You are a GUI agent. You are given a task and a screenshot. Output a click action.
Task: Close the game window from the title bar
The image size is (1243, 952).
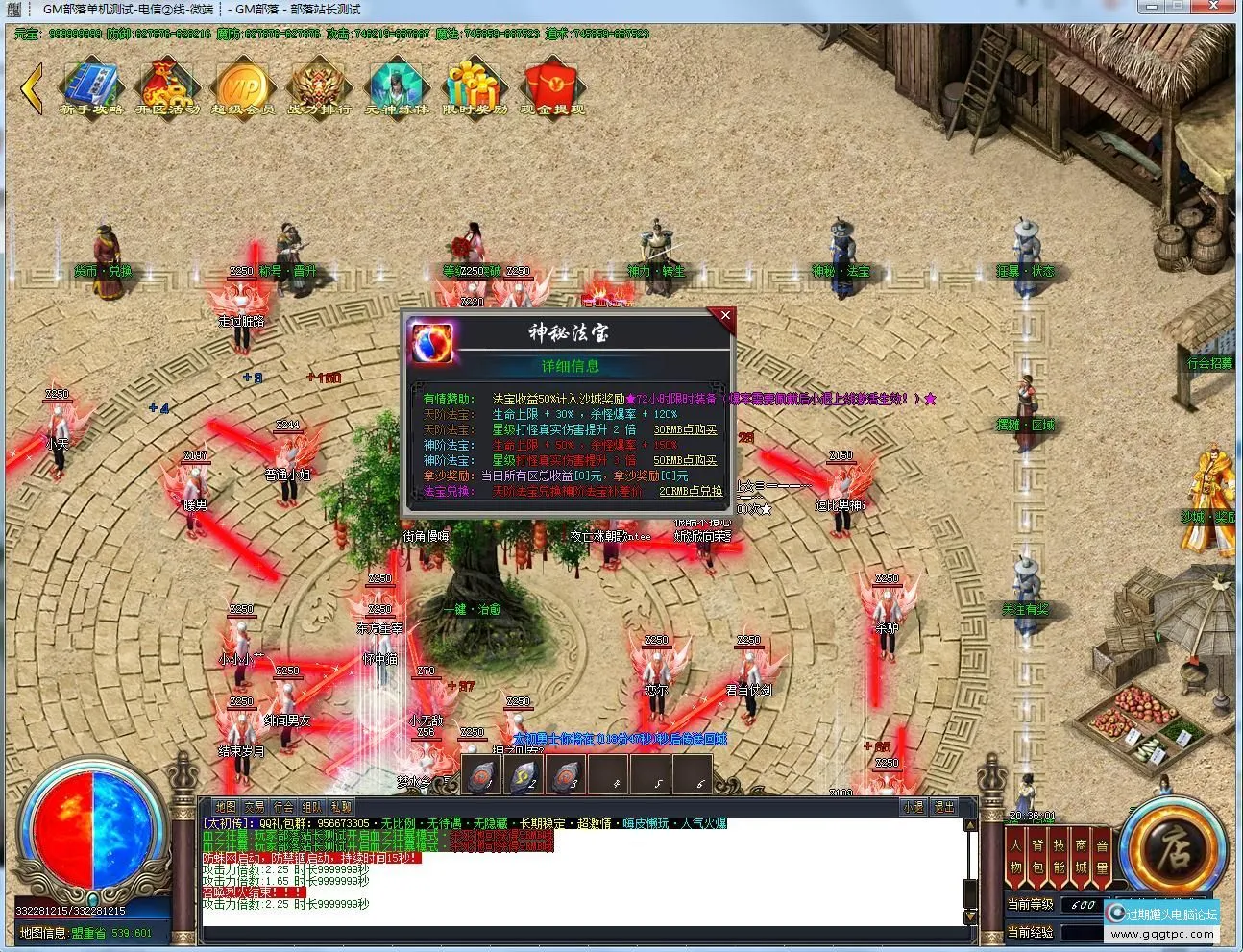(1219, 7)
